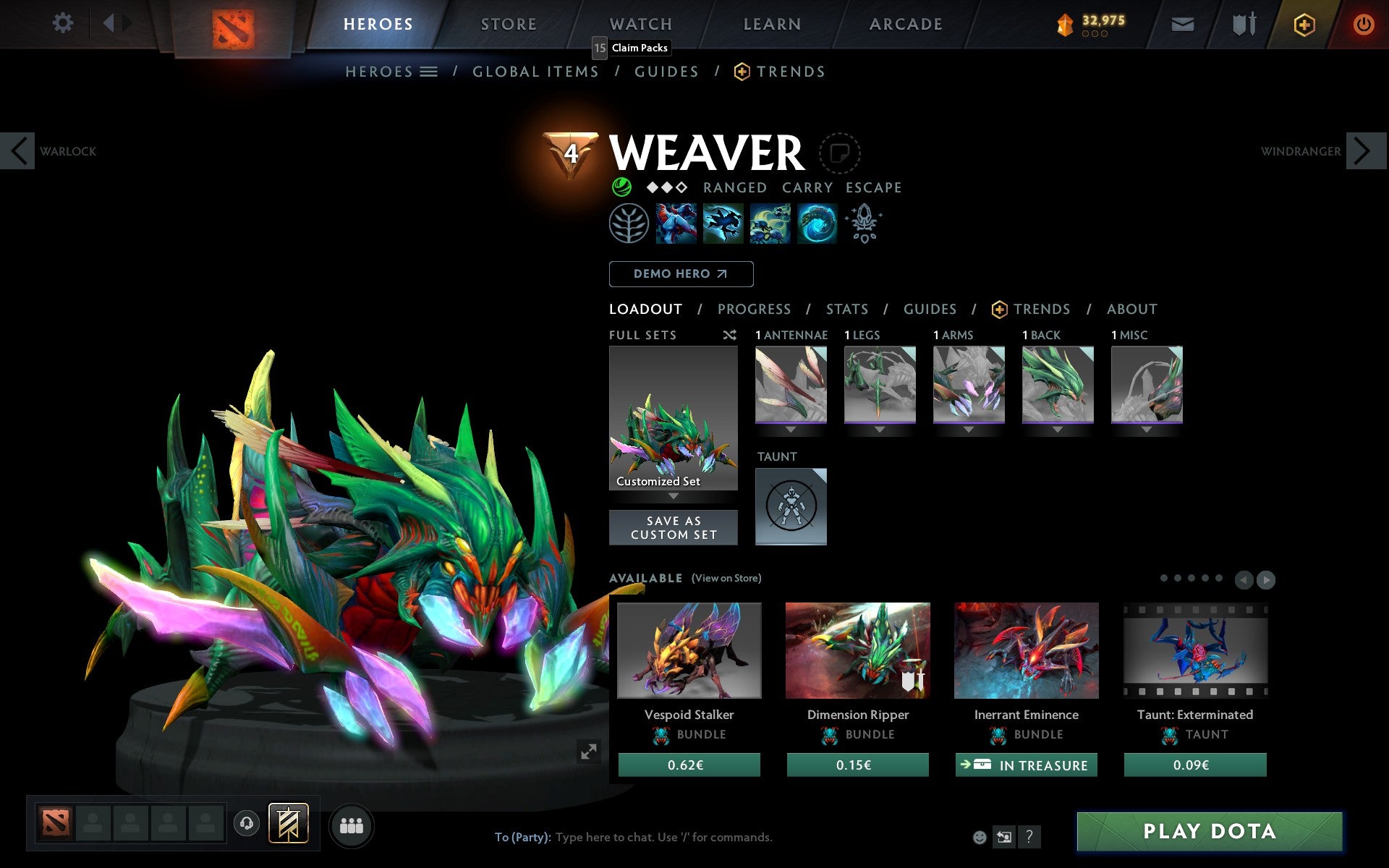Screen dimensions: 1389x868
Task: Open the WATCH menu at the top
Action: pos(640,23)
